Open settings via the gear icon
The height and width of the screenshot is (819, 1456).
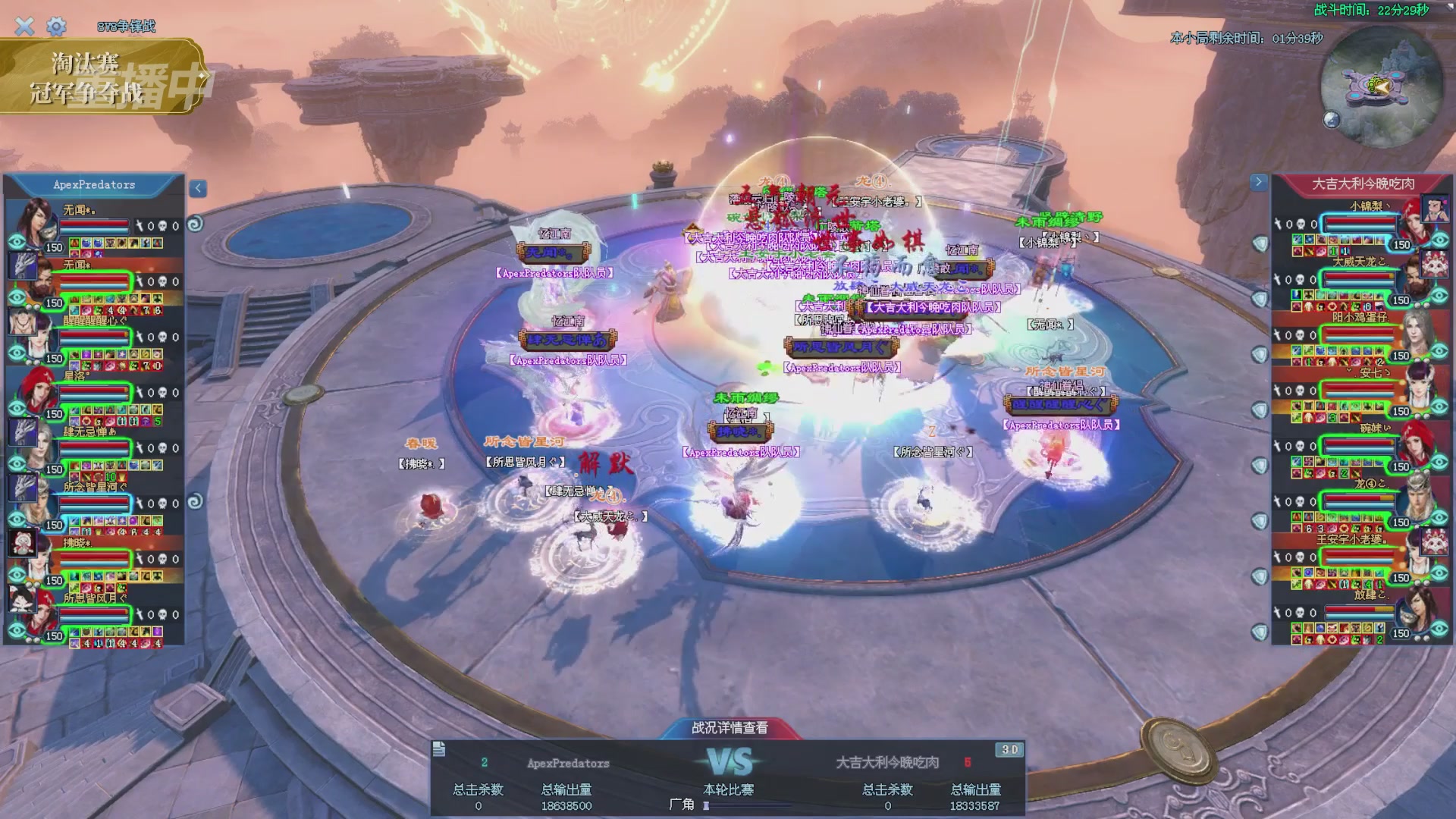[x=56, y=27]
